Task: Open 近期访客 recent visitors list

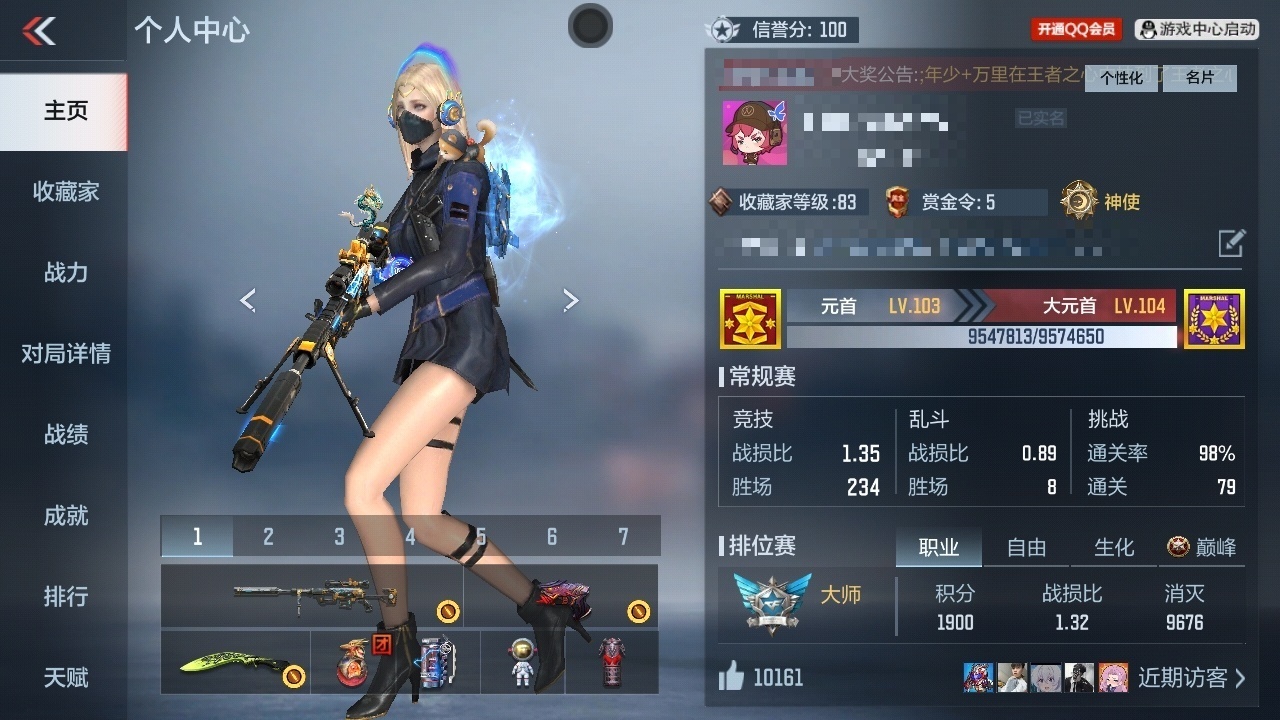Action: (x=1191, y=678)
